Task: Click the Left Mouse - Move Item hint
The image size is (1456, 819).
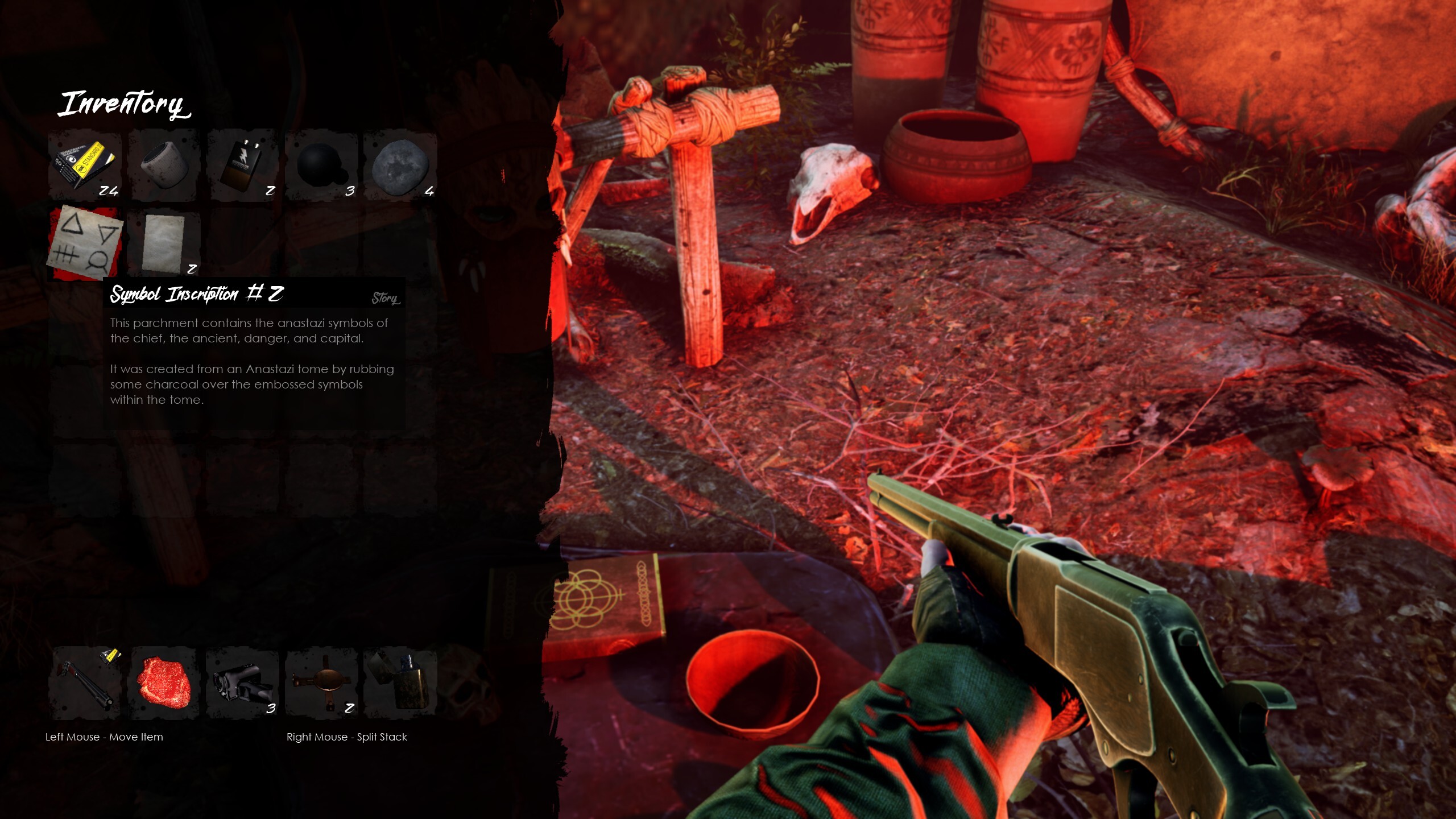Action: click(105, 737)
